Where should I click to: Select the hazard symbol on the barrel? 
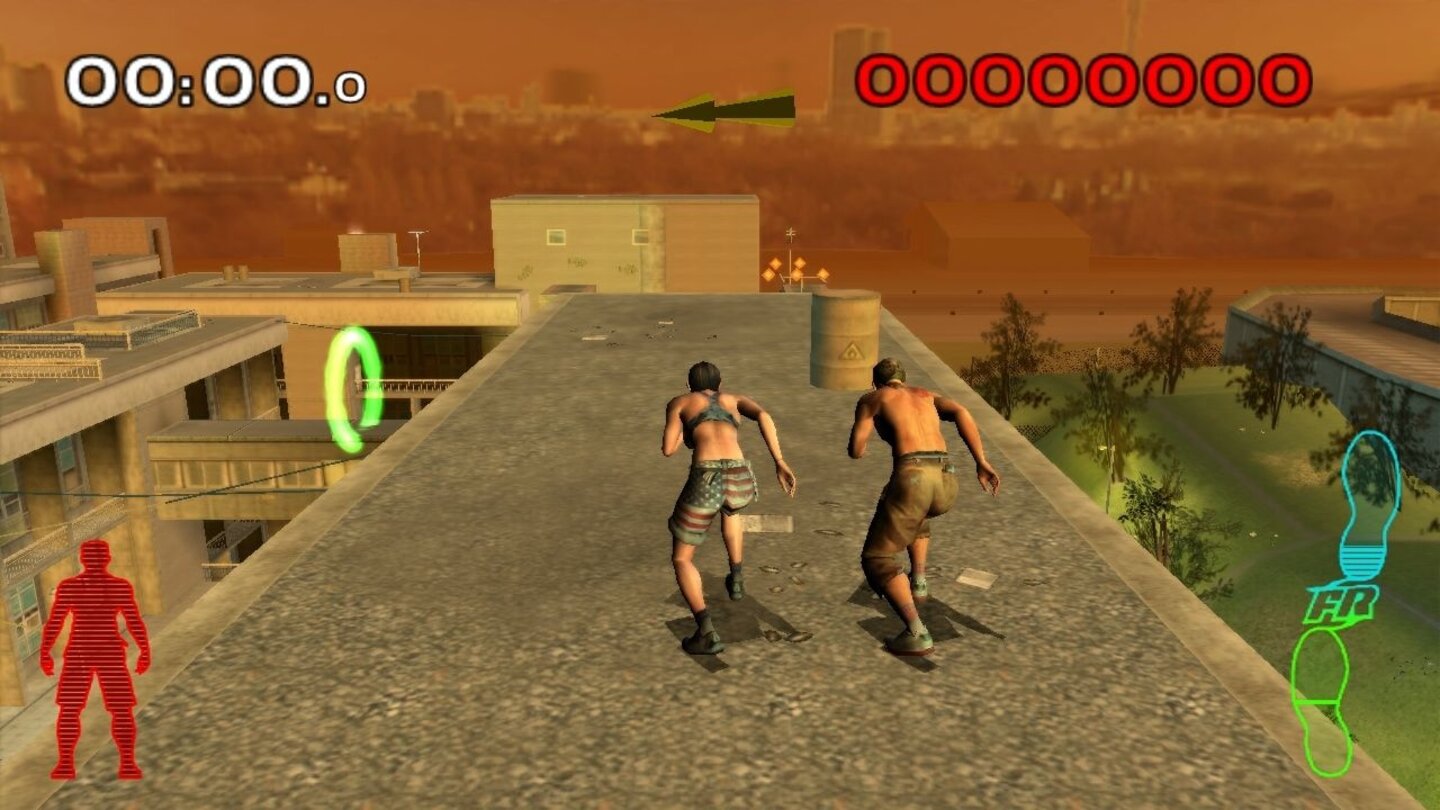(x=849, y=349)
